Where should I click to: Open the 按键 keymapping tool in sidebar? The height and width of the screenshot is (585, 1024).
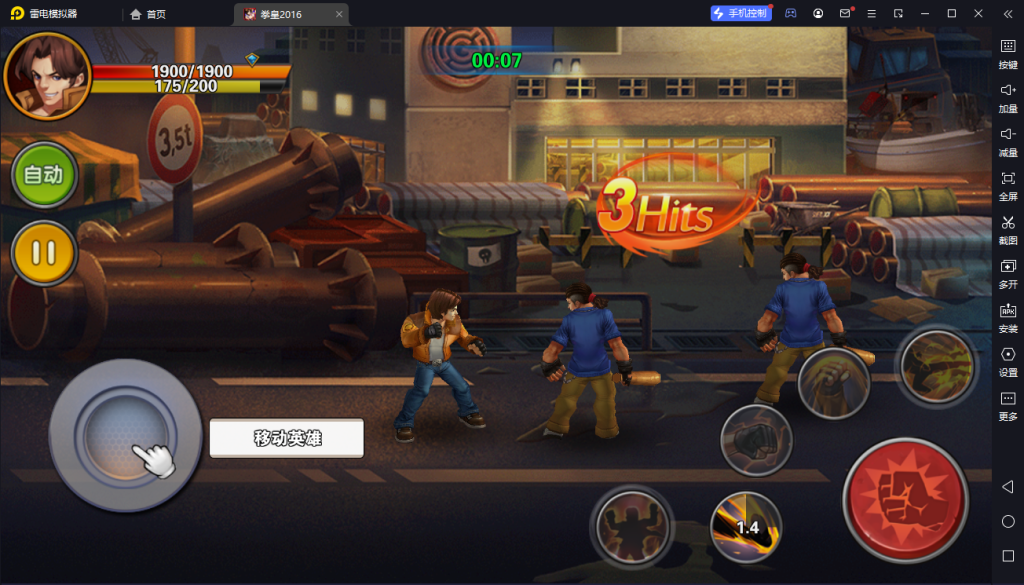pyautogui.click(x=1008, y=53)
